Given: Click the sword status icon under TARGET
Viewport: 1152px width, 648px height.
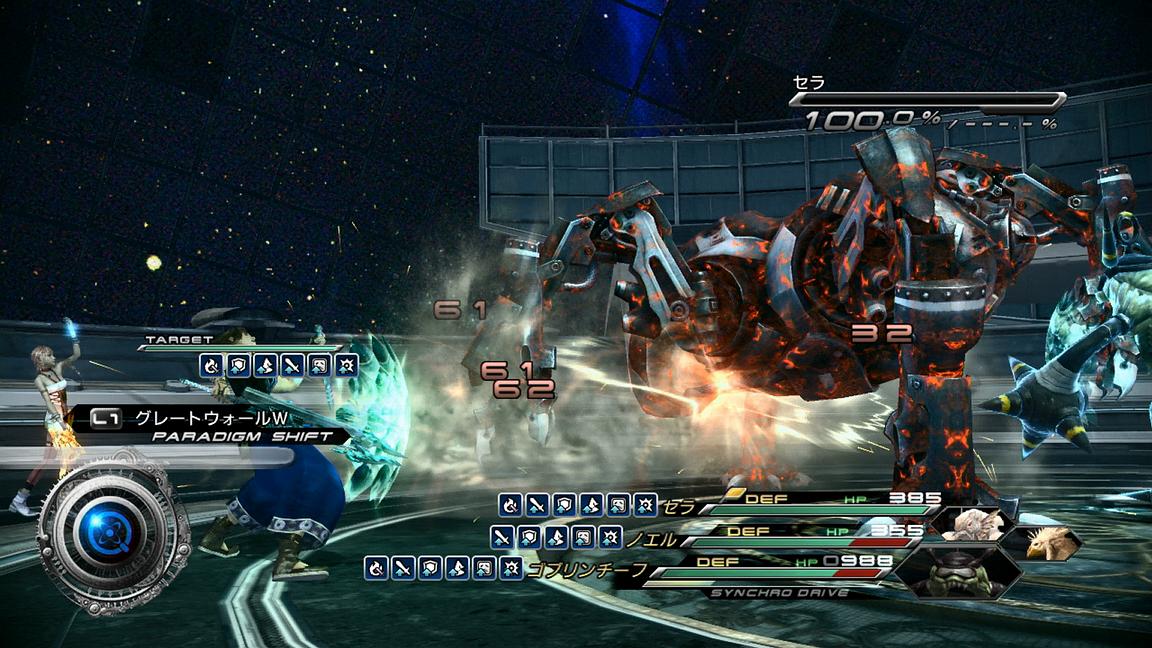Looking at the screenshot, I should pyautogui.click(x=293, y=366).
